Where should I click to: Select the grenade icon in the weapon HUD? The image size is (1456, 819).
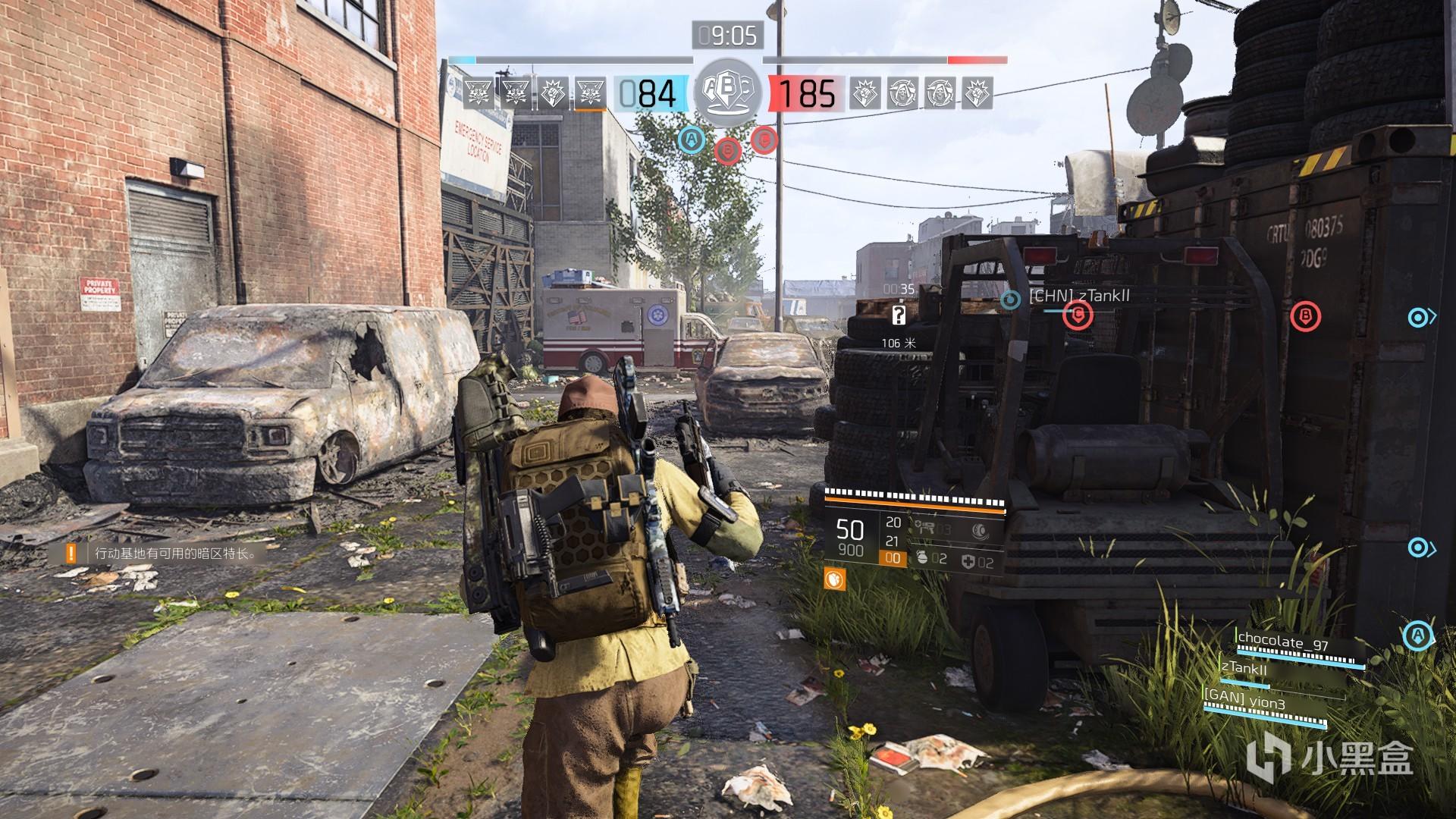point(922,560)
